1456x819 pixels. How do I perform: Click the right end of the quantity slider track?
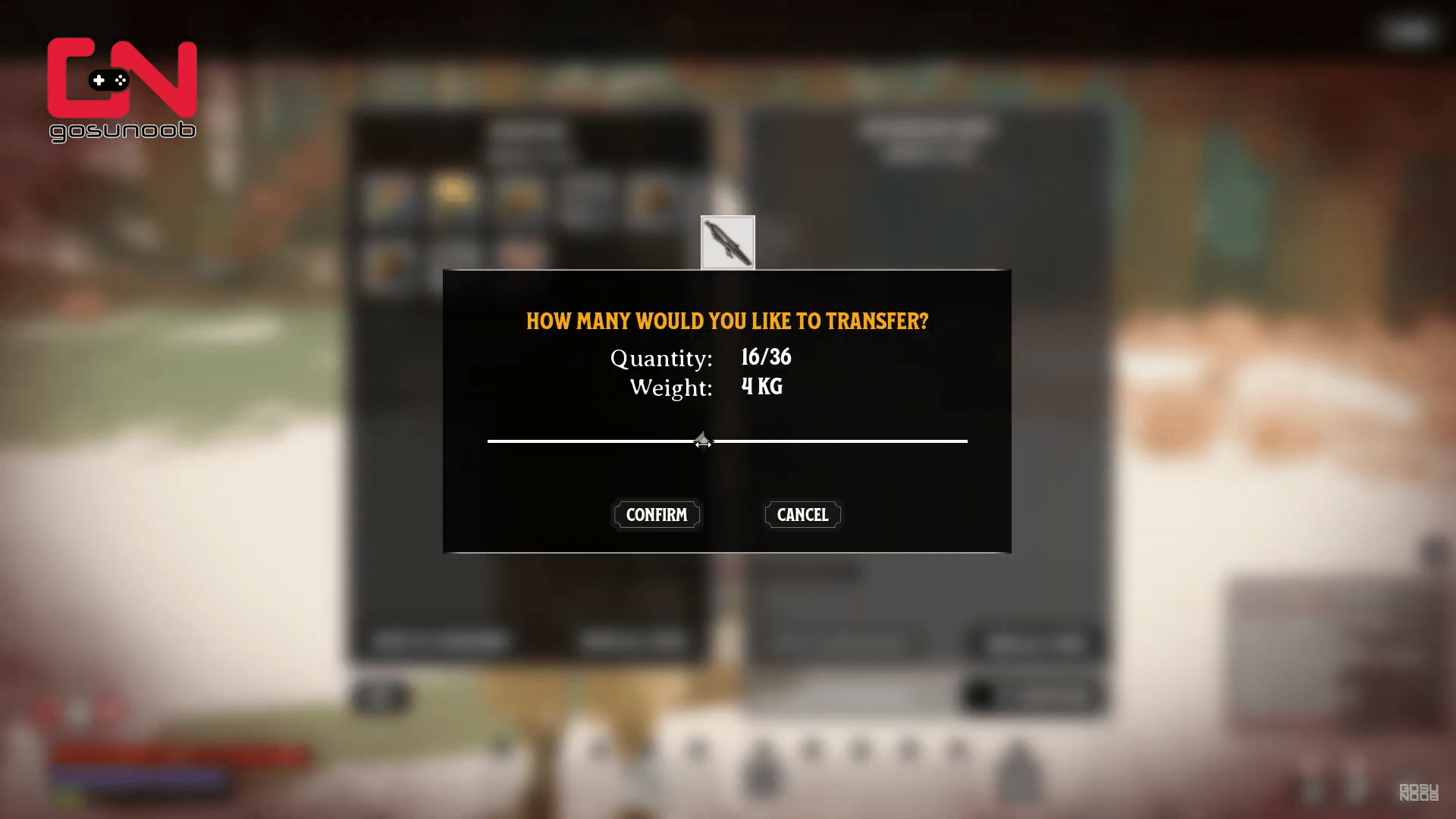[965, 441]
